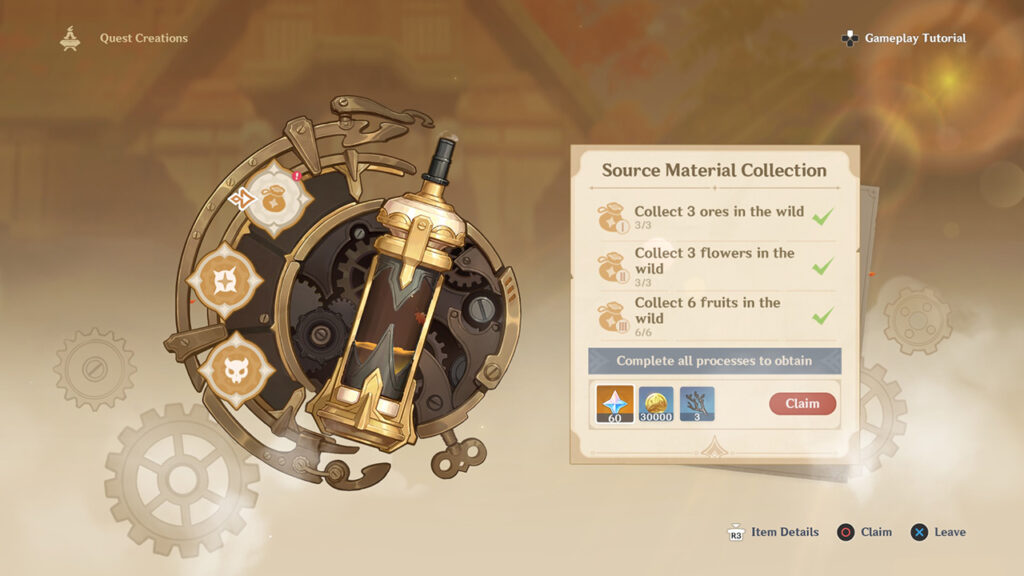Select the Collect 3 ores objective row
This screenshot has width=1024, height=576.
[715, 217]
